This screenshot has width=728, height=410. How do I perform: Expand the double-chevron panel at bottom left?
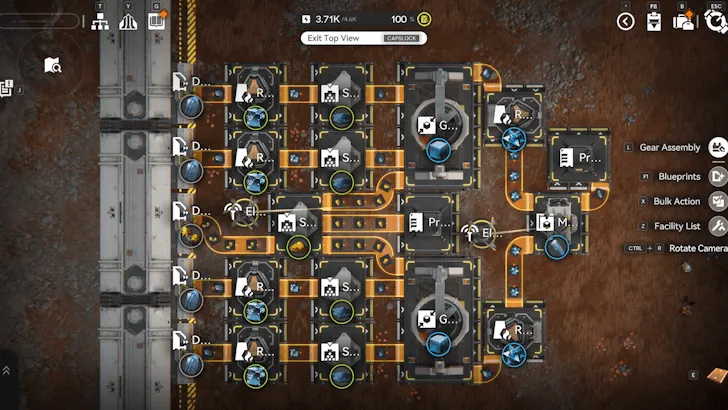click(x=7, y=370)
